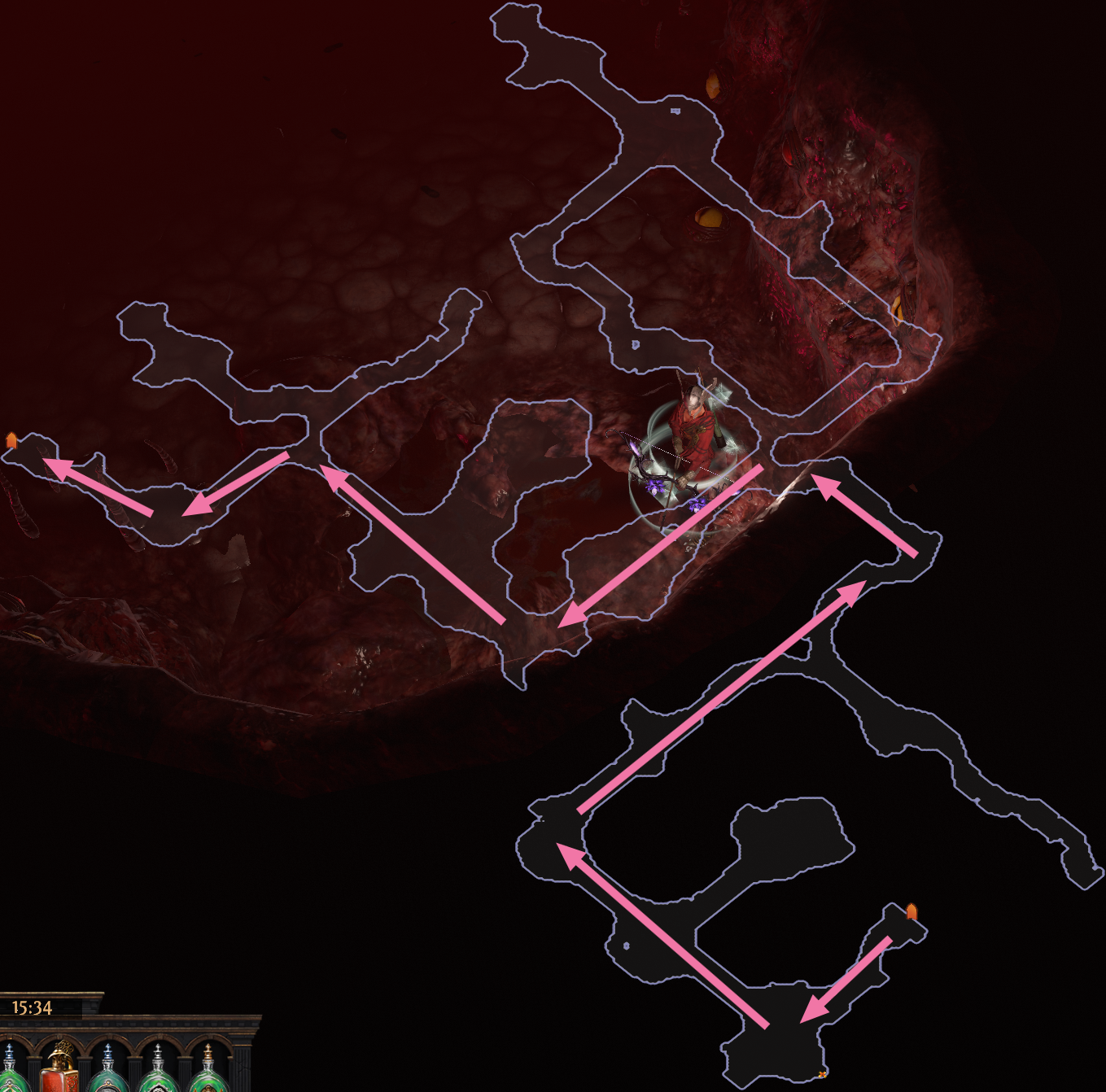The height and width of the screenshot is (1092, 1106).
Task: Click the orange exit marker in the bottom-right map
Action: coord(911,911)
